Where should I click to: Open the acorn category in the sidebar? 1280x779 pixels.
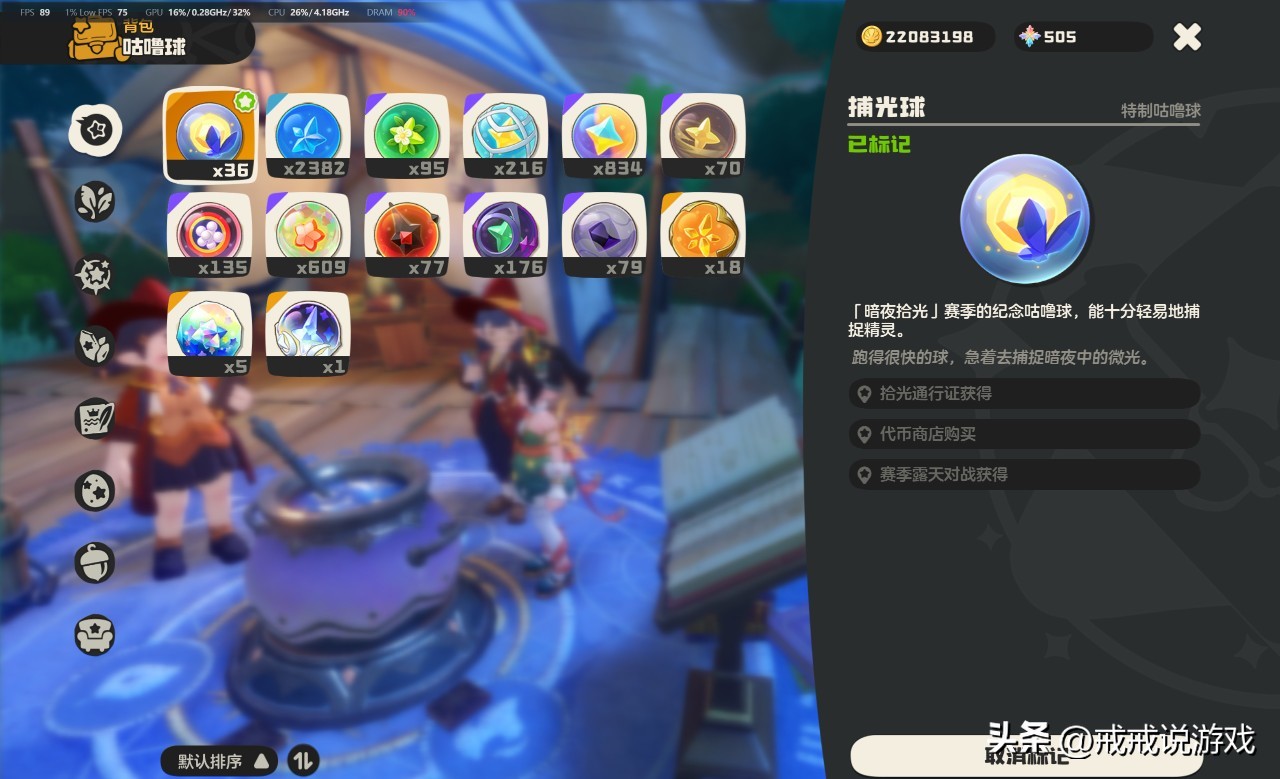coord(95,562)
